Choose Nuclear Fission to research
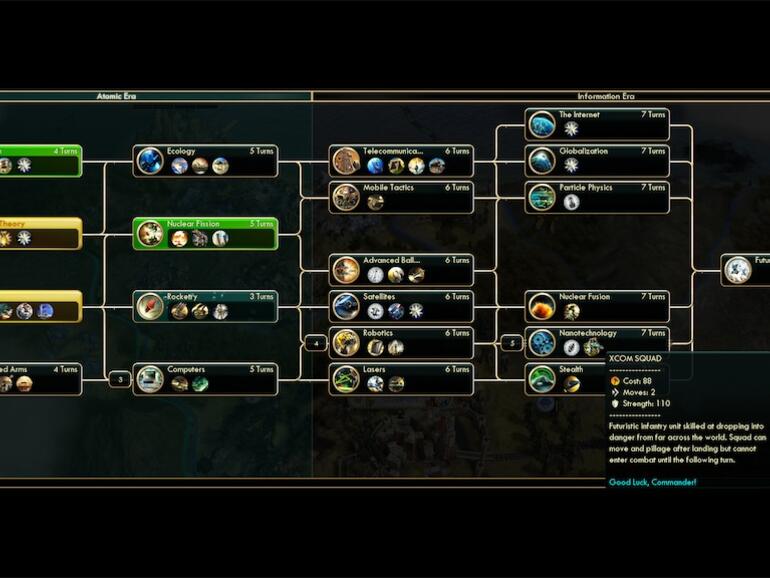This screenshot has height=578, width=770. 205,233
